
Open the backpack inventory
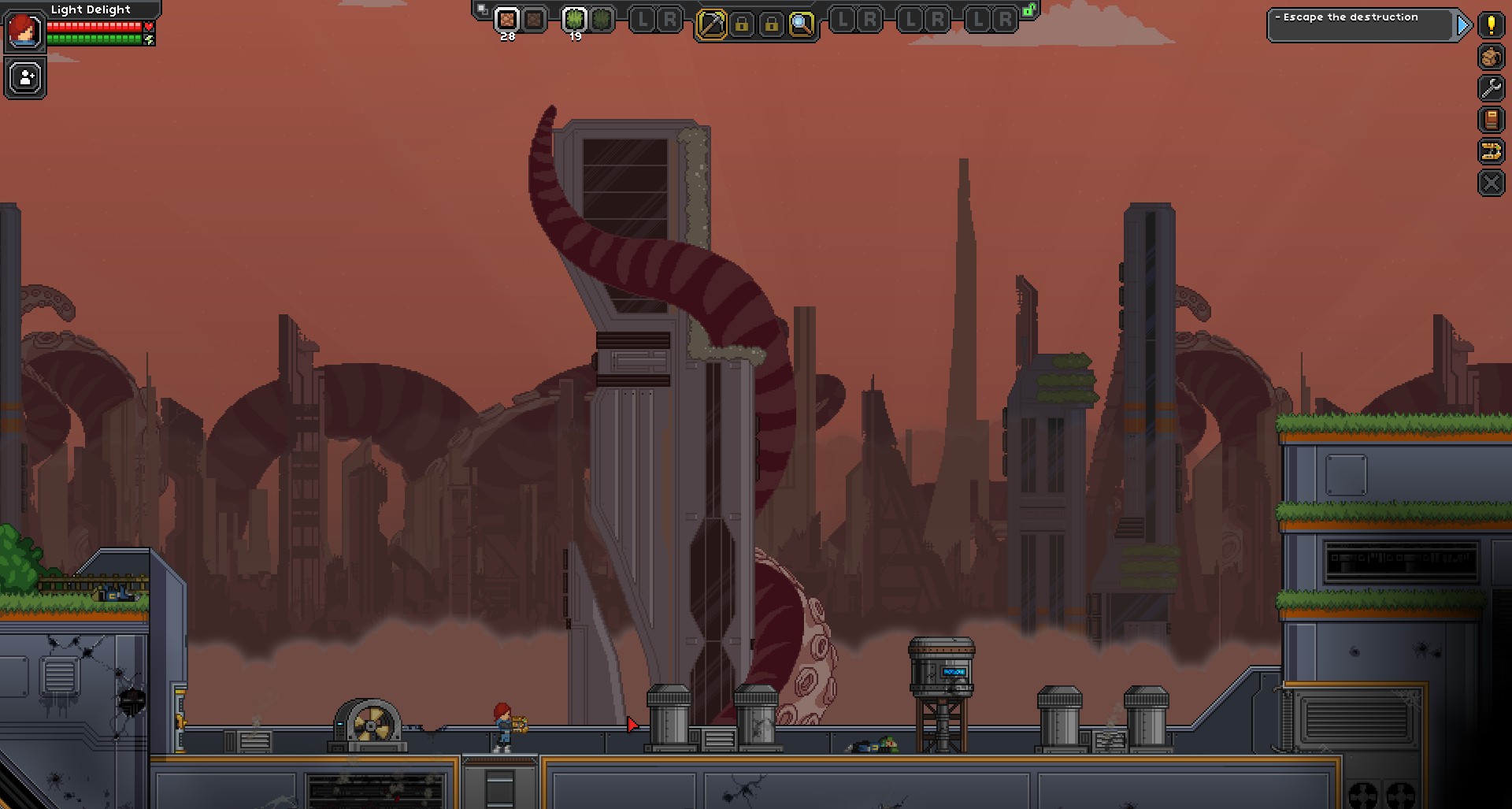click(1491, 58)
